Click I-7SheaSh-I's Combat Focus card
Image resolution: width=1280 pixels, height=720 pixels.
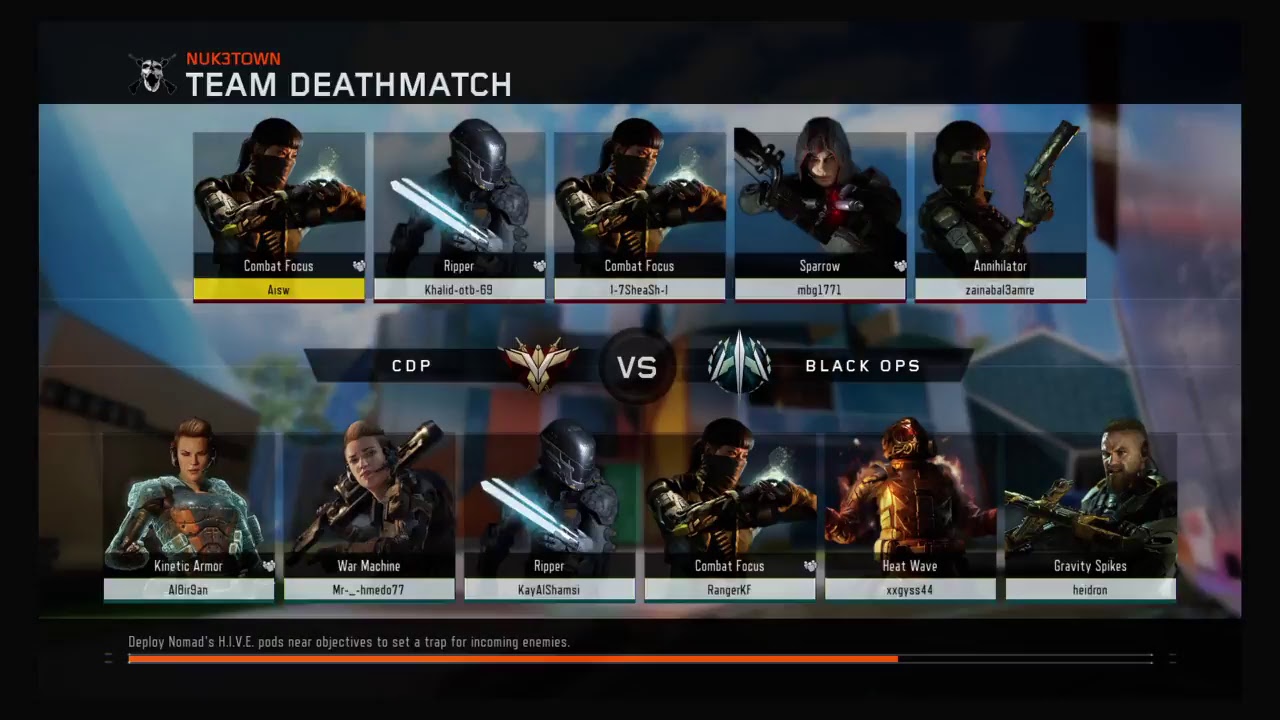[639, 215]
